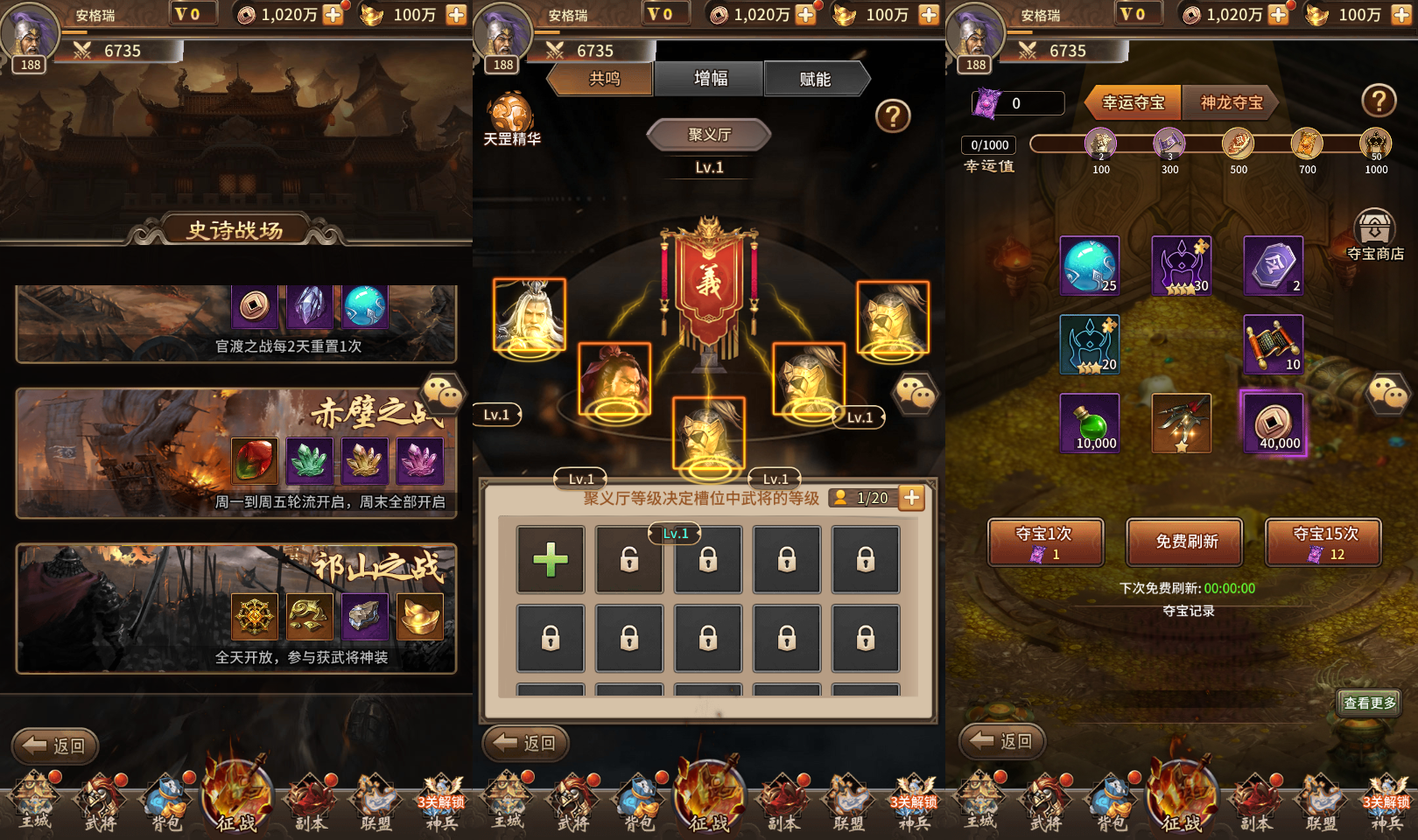Choose the white-haired elder hero portrait

point(530,315)
